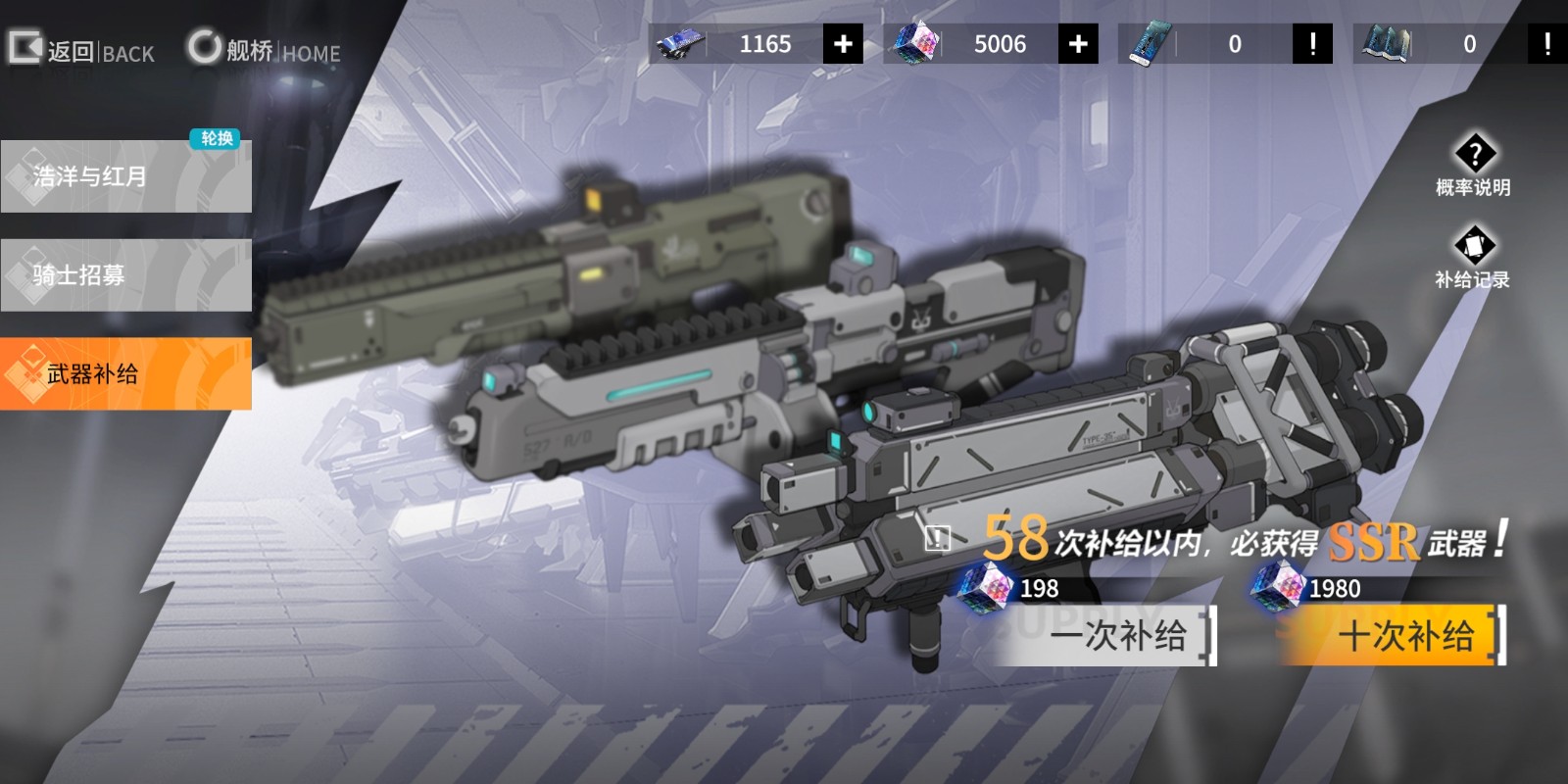
Task: Click the plus button next to 1165
Action: pyautogui.click(x=845, y=43)
